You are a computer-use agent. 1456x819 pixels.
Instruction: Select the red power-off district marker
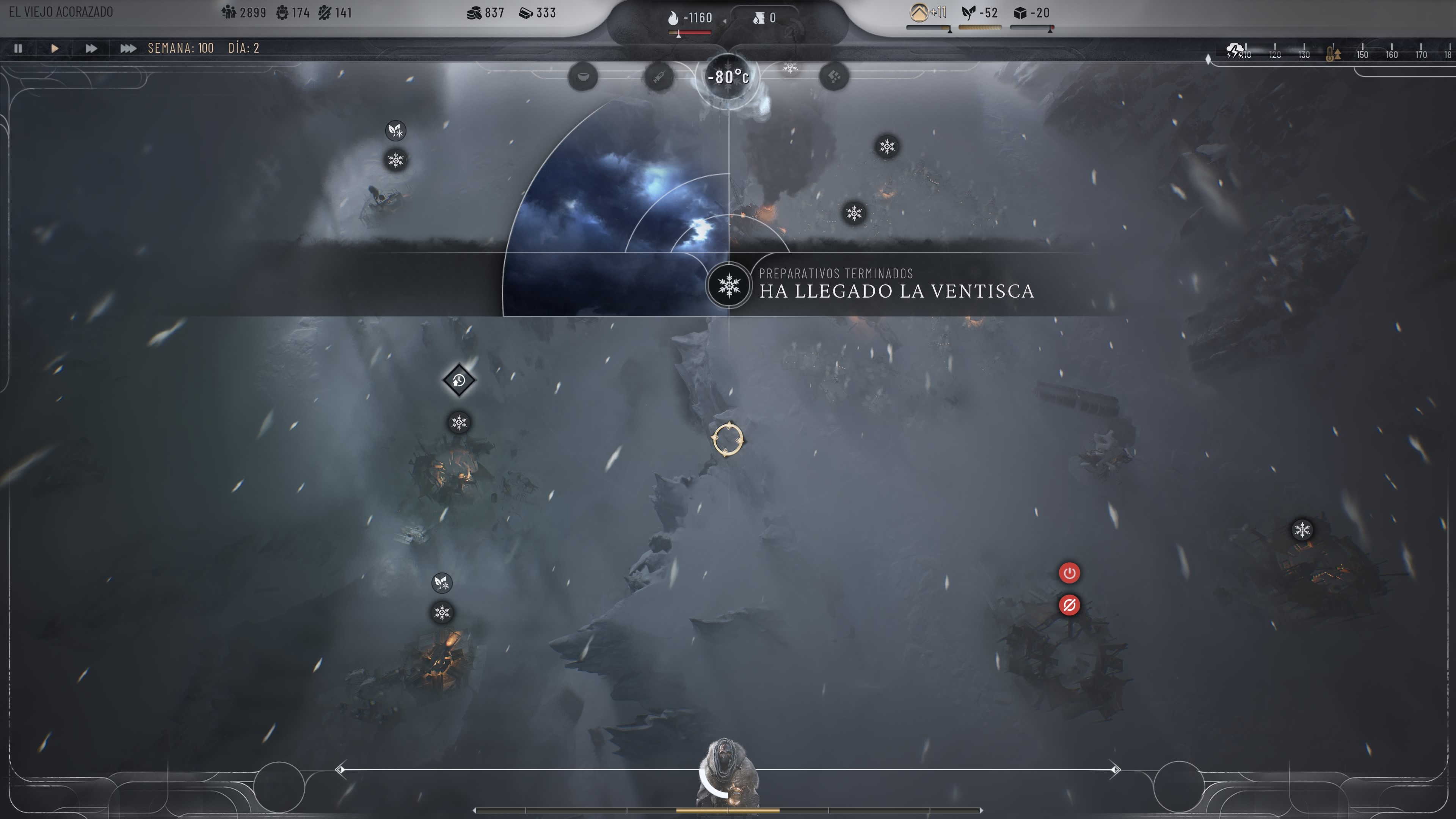[x=1069, y=573]
